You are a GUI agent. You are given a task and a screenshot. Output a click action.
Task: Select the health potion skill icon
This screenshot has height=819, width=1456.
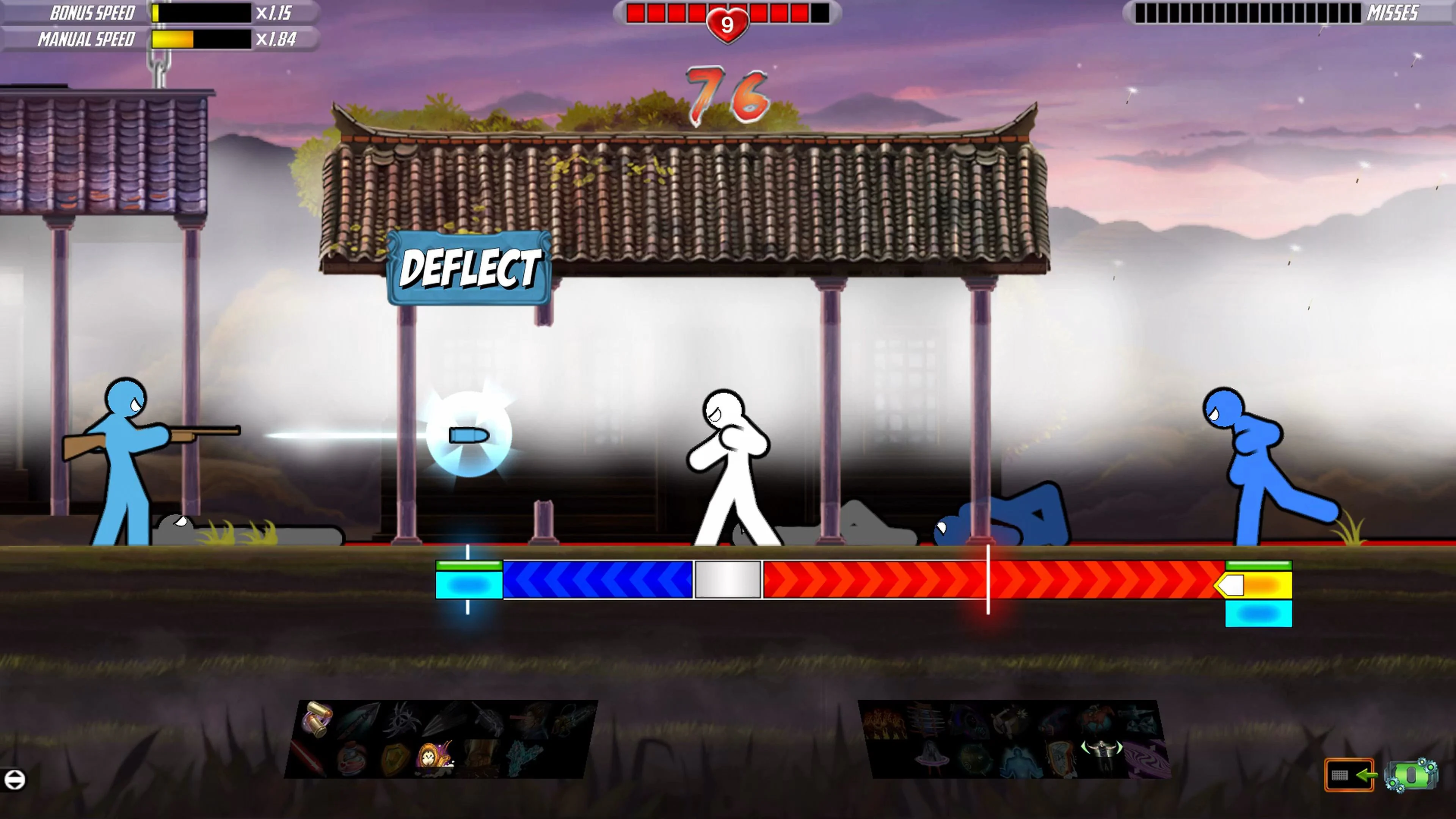pyautogui.click(x=351, y=760)
